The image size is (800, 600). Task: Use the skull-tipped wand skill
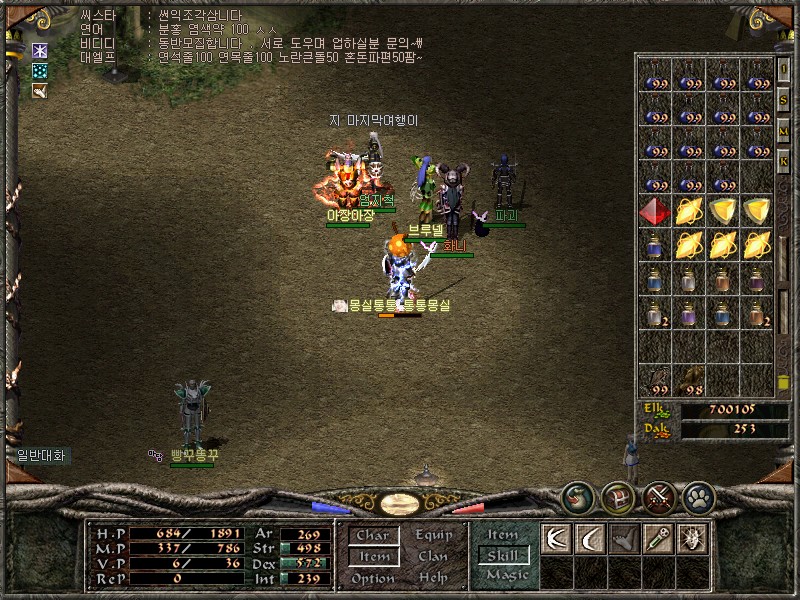(657, 538)
